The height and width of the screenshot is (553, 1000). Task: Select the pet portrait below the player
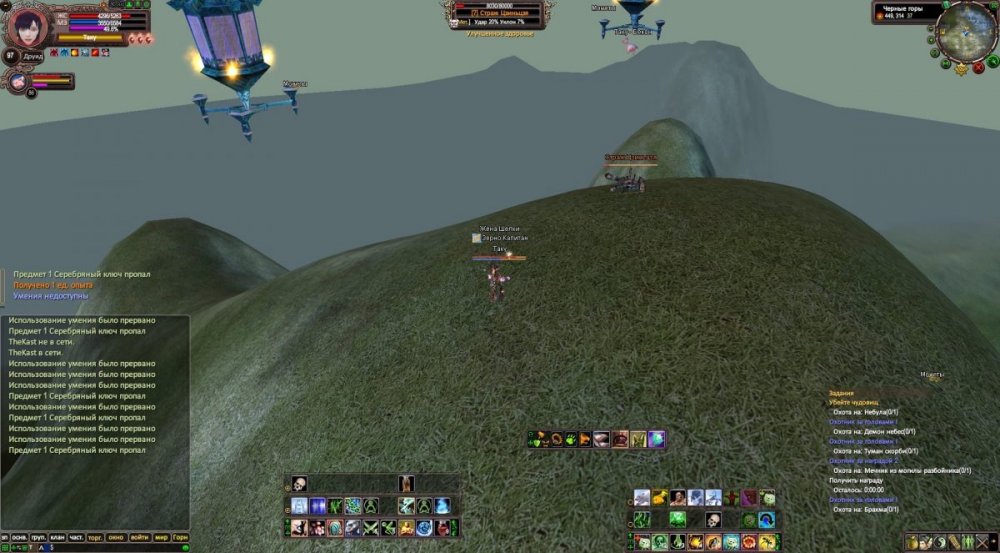point(19,82)
